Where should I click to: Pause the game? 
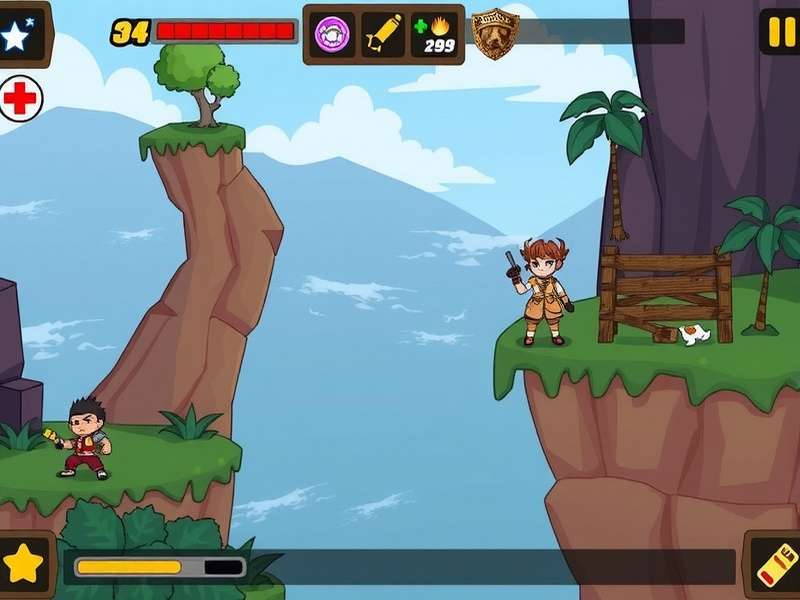tap(780, 32)
